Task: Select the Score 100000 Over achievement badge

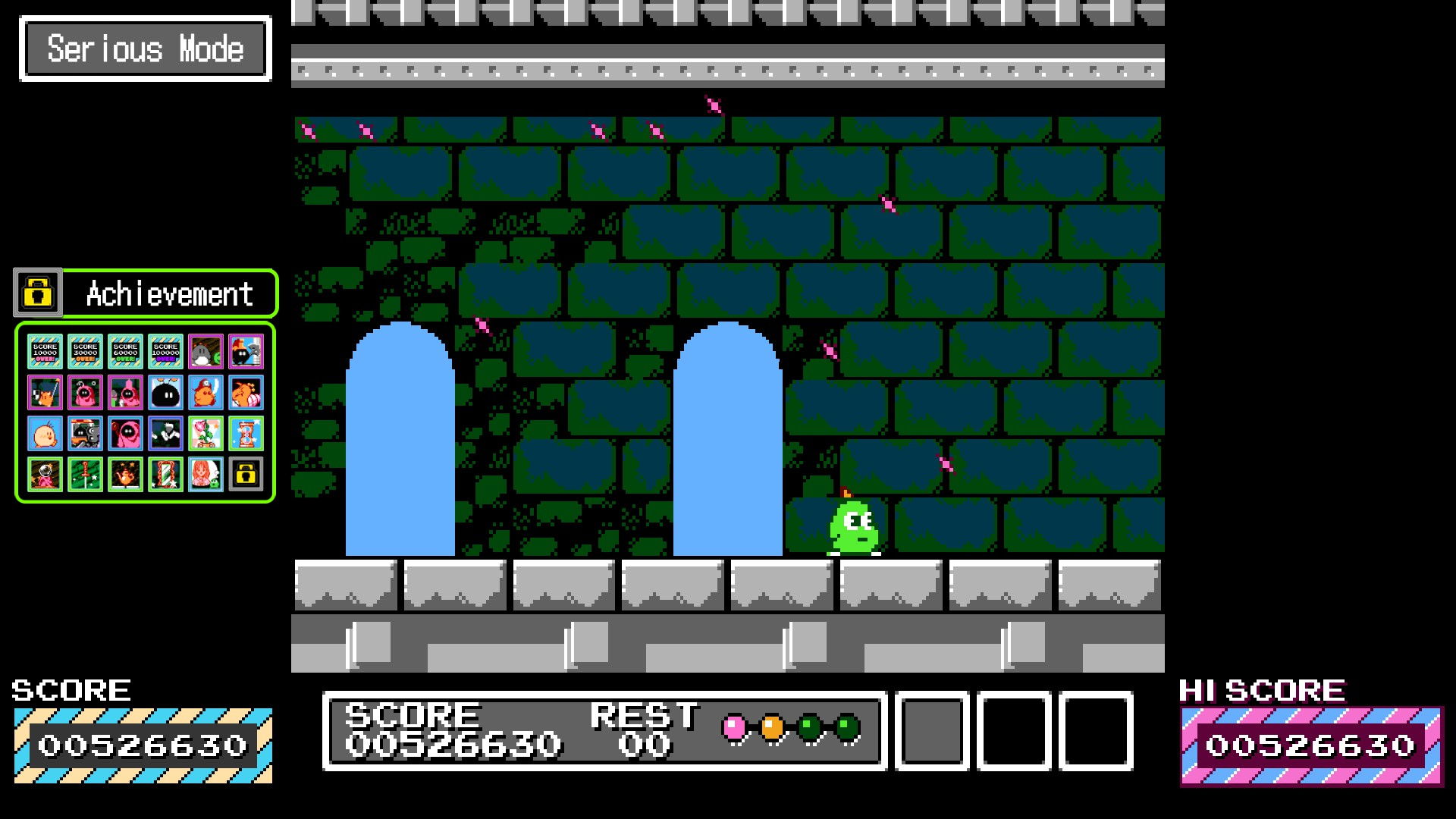Action: pos(165,352)
